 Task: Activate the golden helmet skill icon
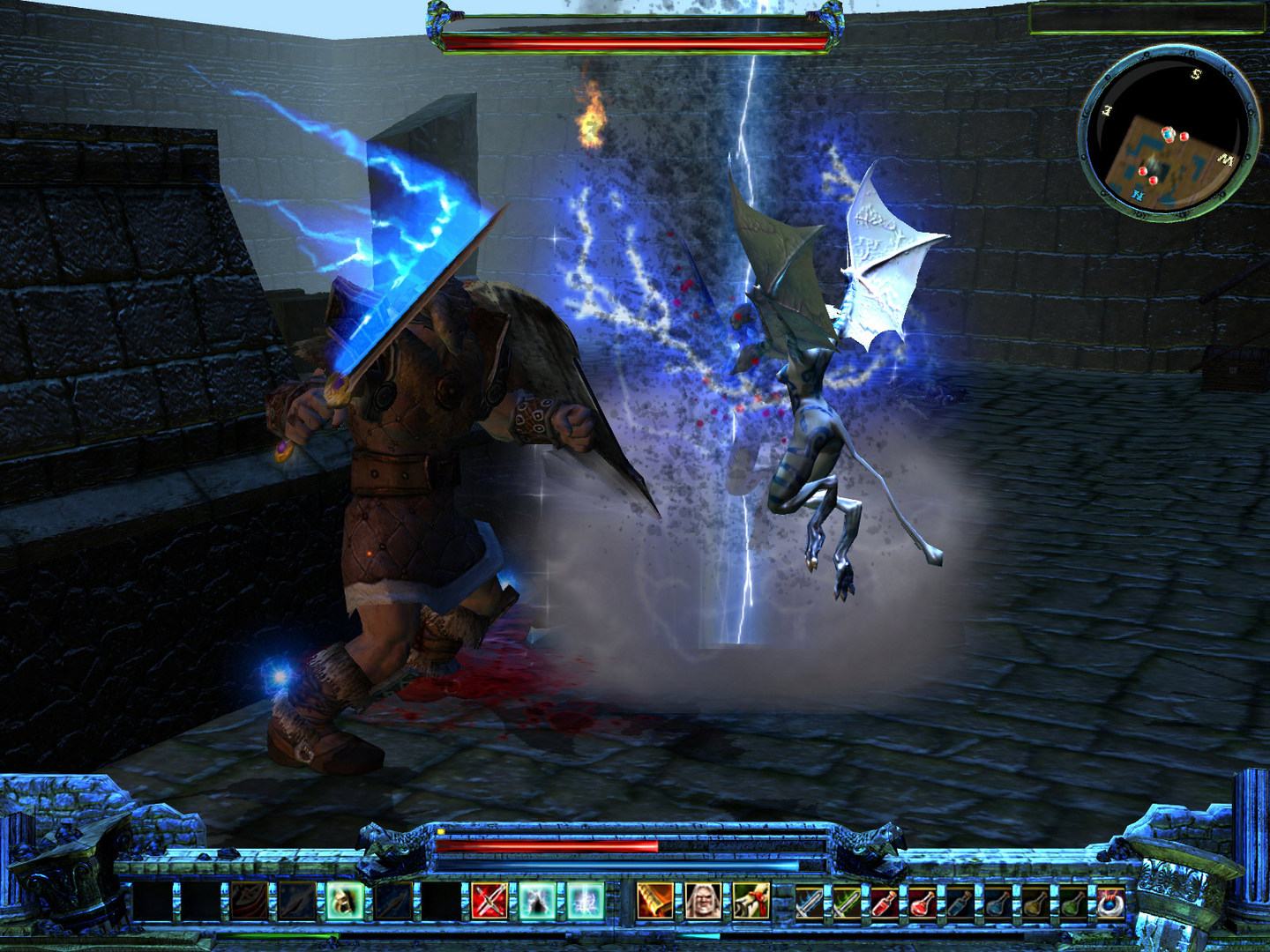click(345, 901)
